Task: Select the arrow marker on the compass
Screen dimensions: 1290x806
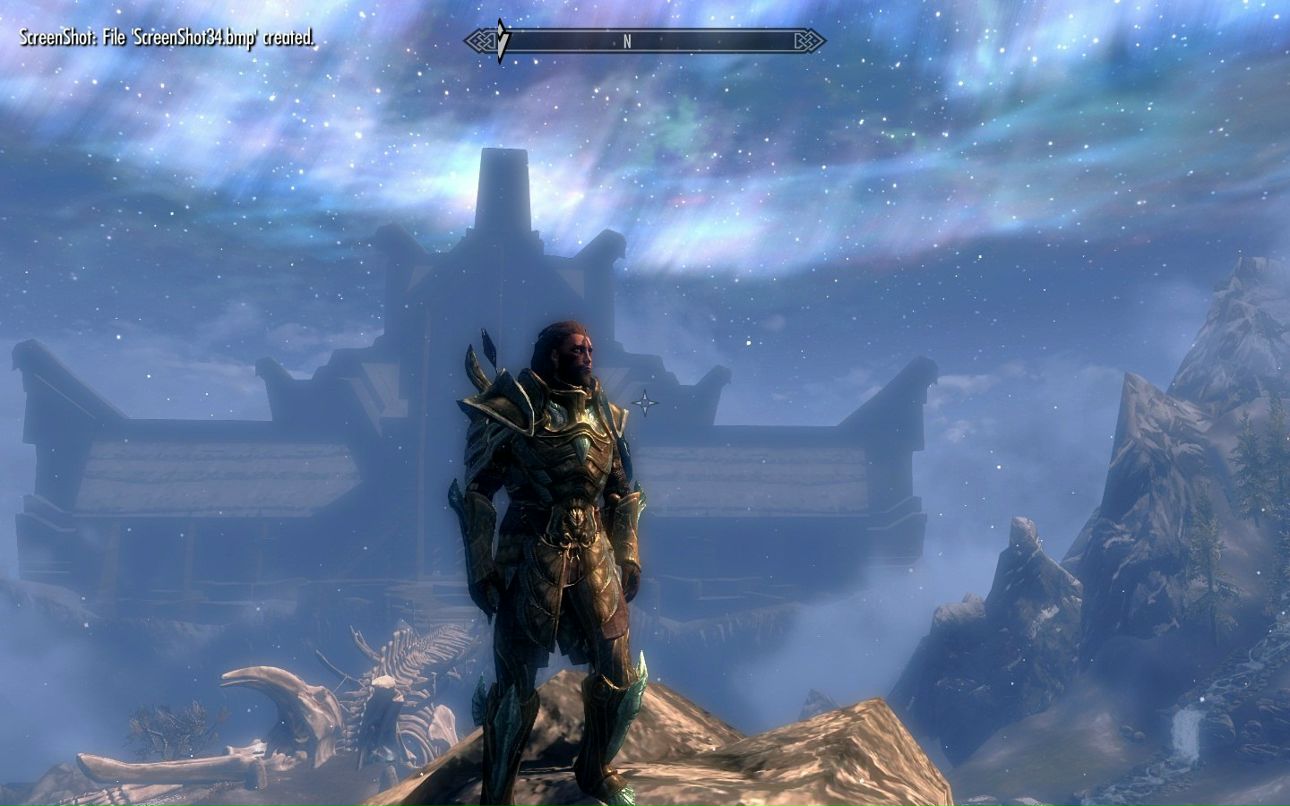Action: click(502, 42)
